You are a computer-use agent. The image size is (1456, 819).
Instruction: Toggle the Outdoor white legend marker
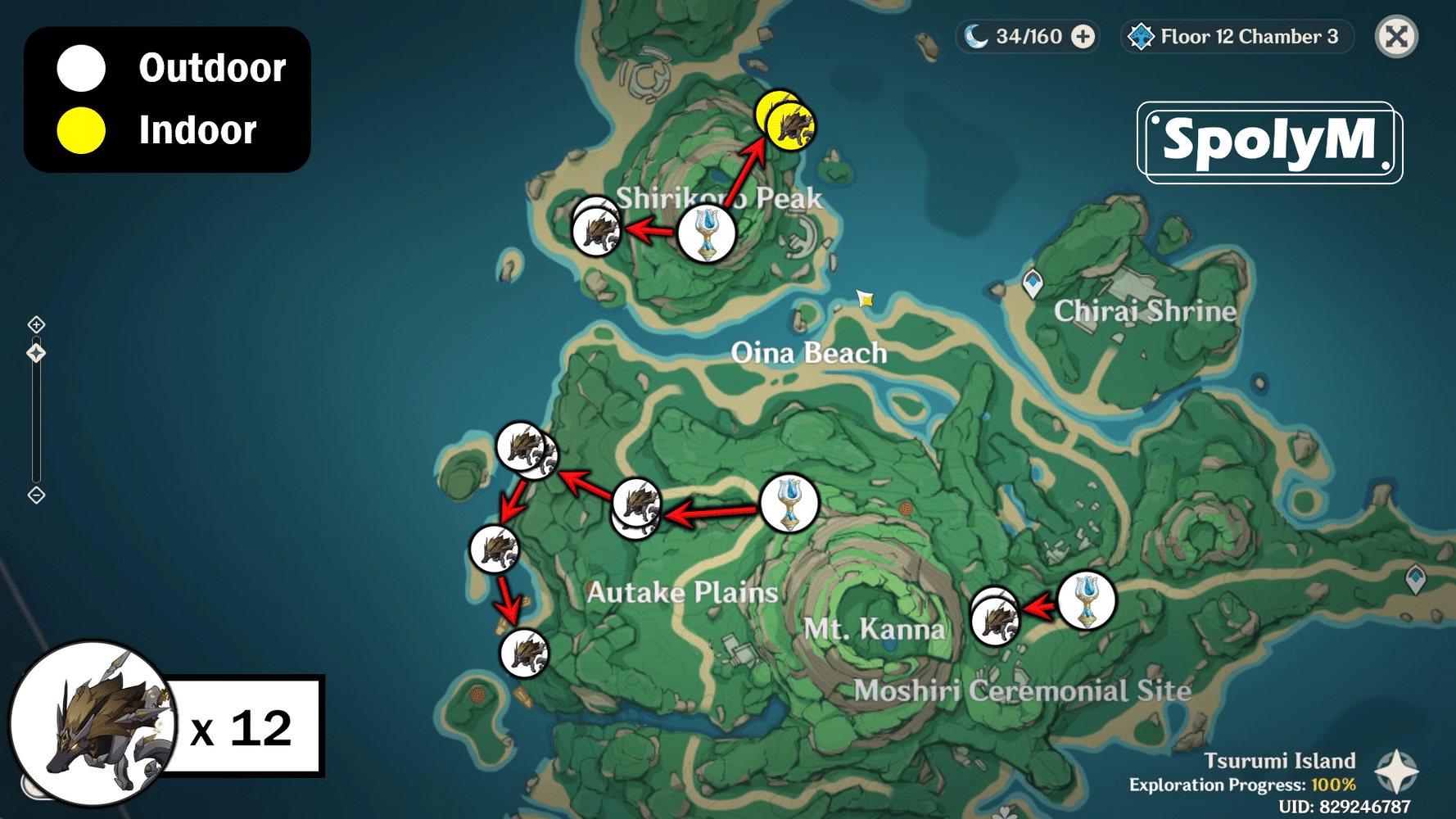coord(79,69)
